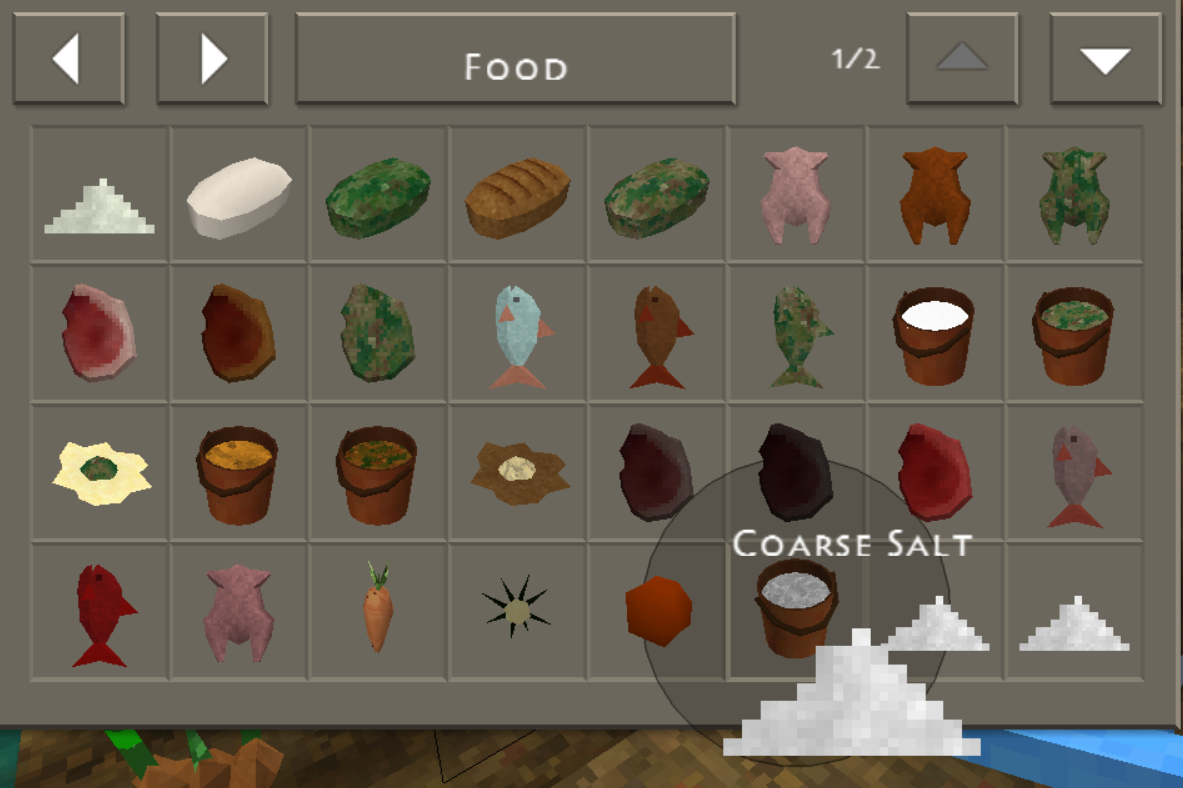Choose the red fish item
This screenshot has width=1183, height=788.
coord(100,612)
